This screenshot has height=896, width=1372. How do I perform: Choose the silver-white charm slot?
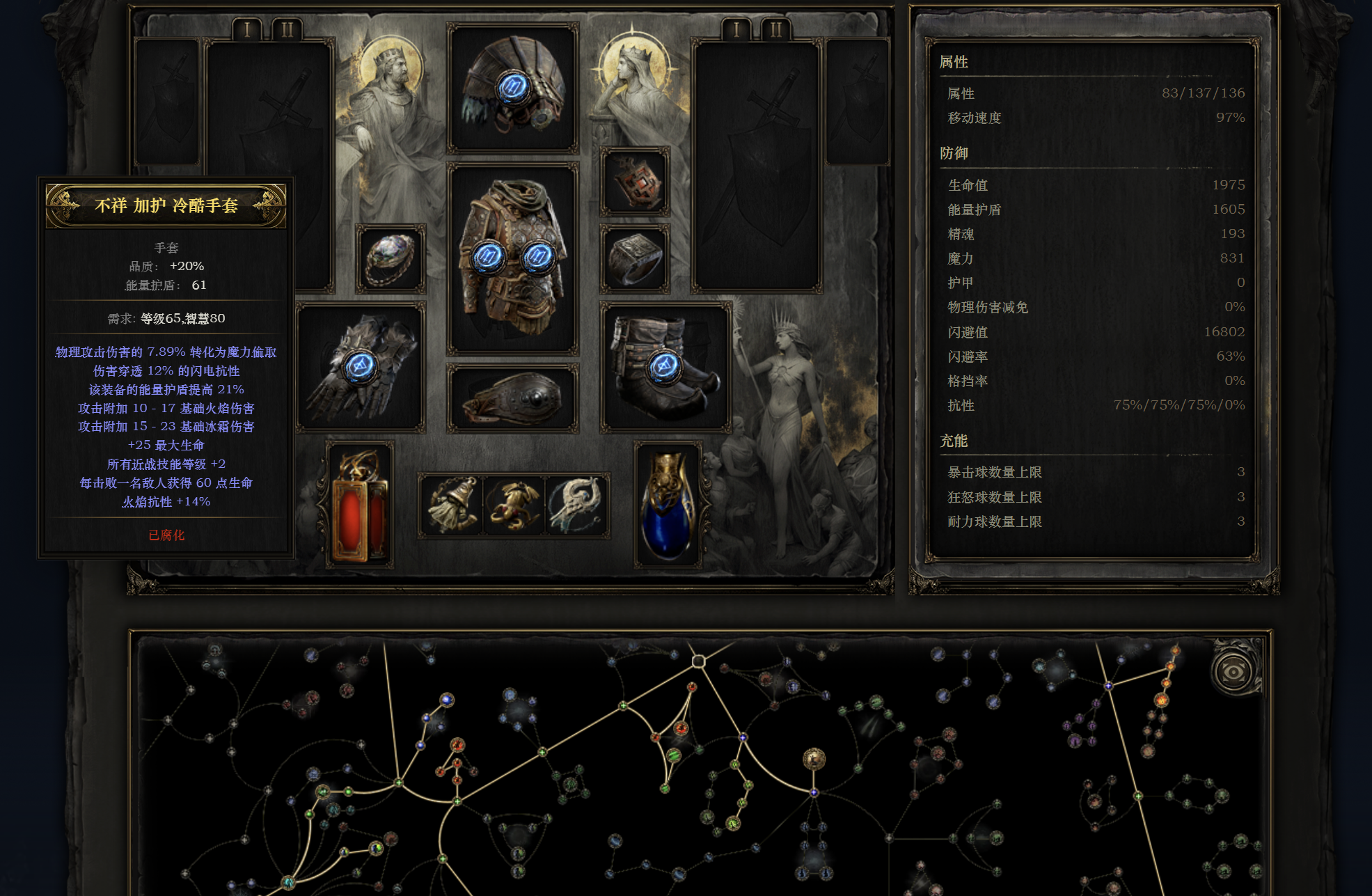coord(576,505)
